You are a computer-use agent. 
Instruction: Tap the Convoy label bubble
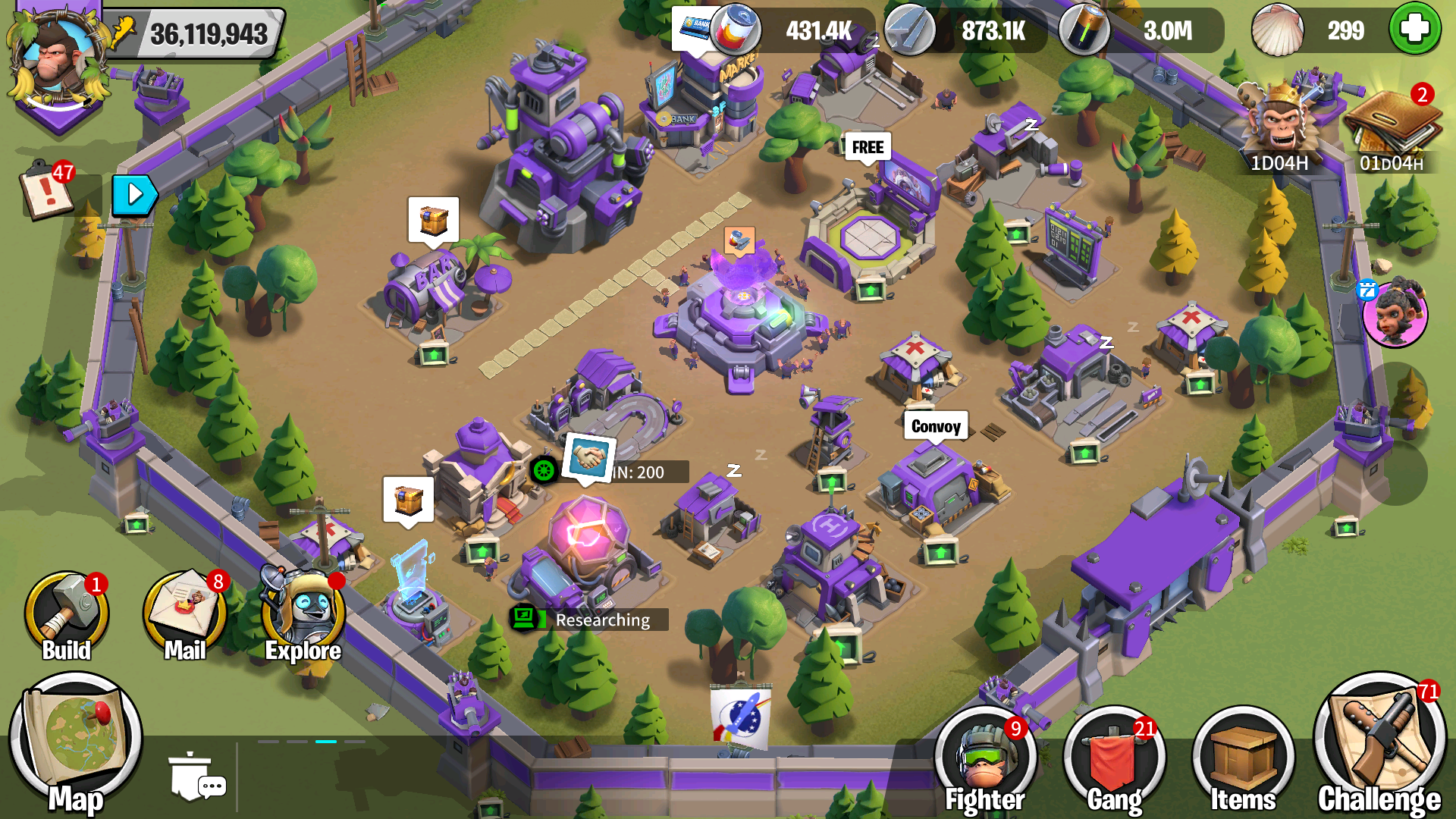pyautogui.click(x=936, y=426)
